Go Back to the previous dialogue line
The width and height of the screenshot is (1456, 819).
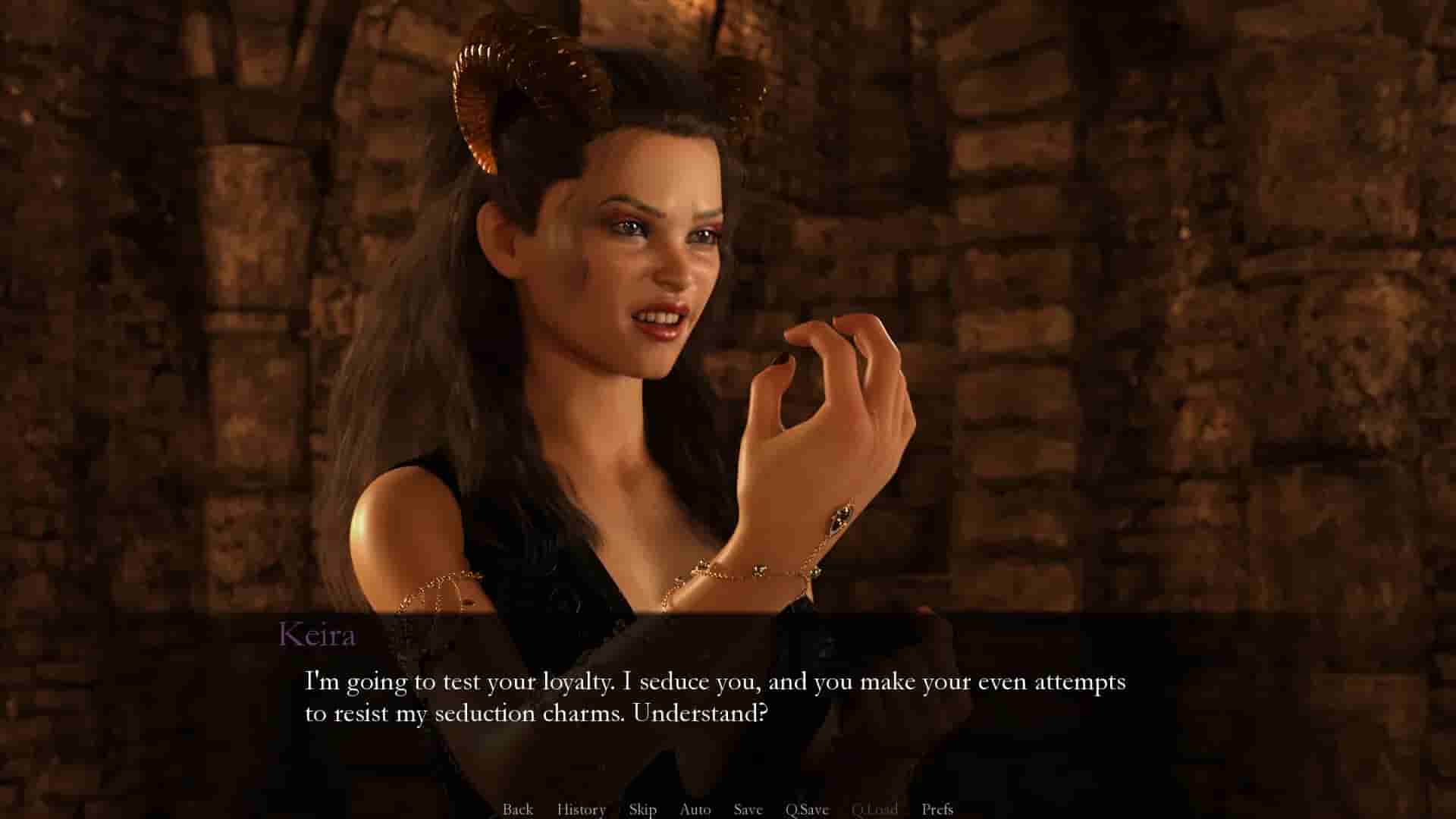[518, 809]
